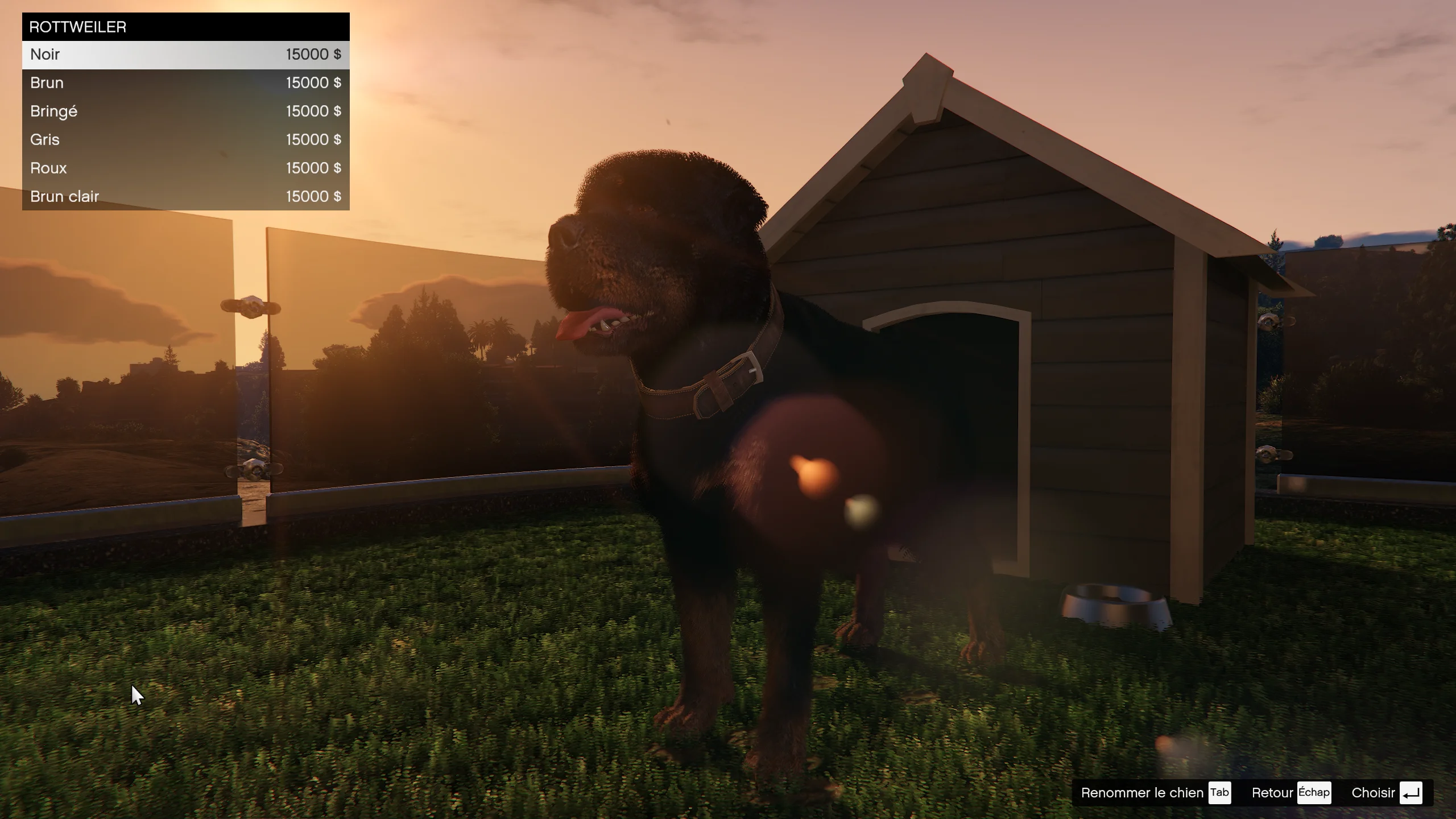Select the Gris color option
This screenshot has height=819, width=1456.
pos(185,140)
